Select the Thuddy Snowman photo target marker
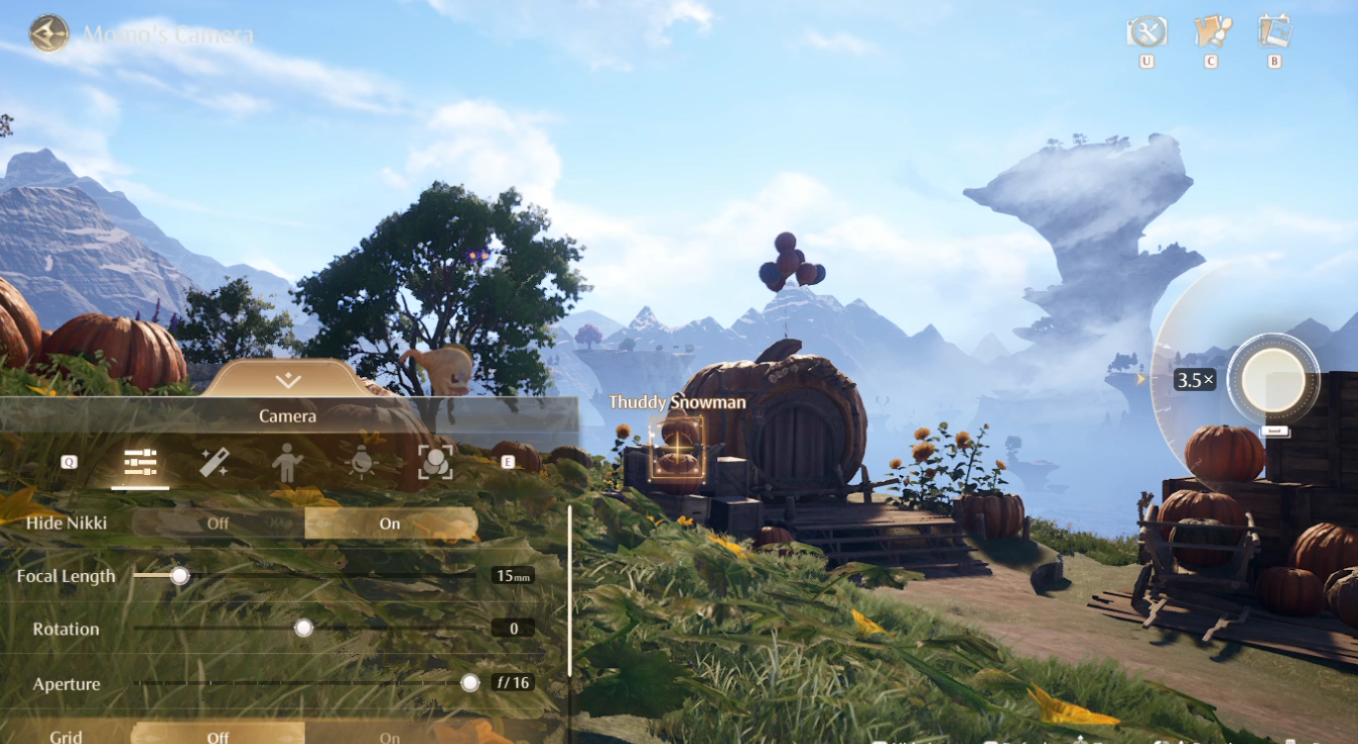The height and width of the screenshot is (744, 1358). pyautogui.click(x=677, y=446)
